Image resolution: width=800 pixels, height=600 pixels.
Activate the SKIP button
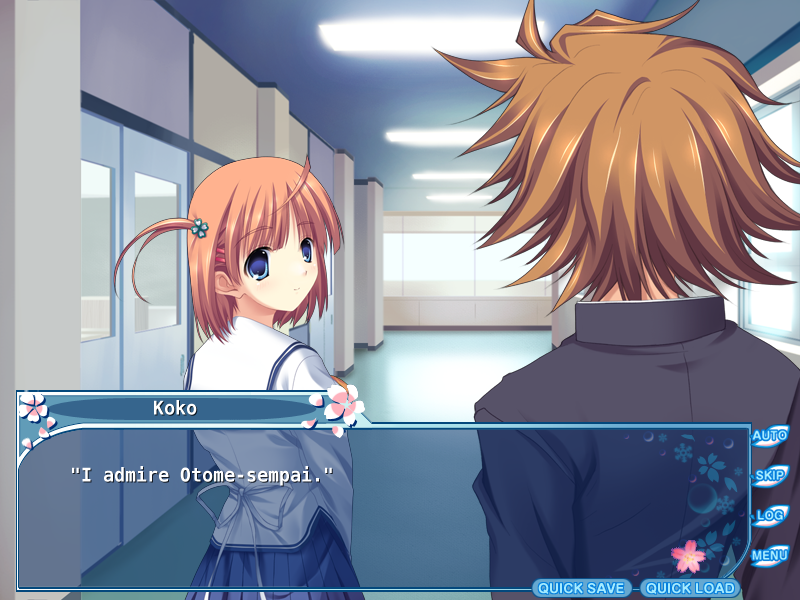pyautogui.click(x=769, y=476)
